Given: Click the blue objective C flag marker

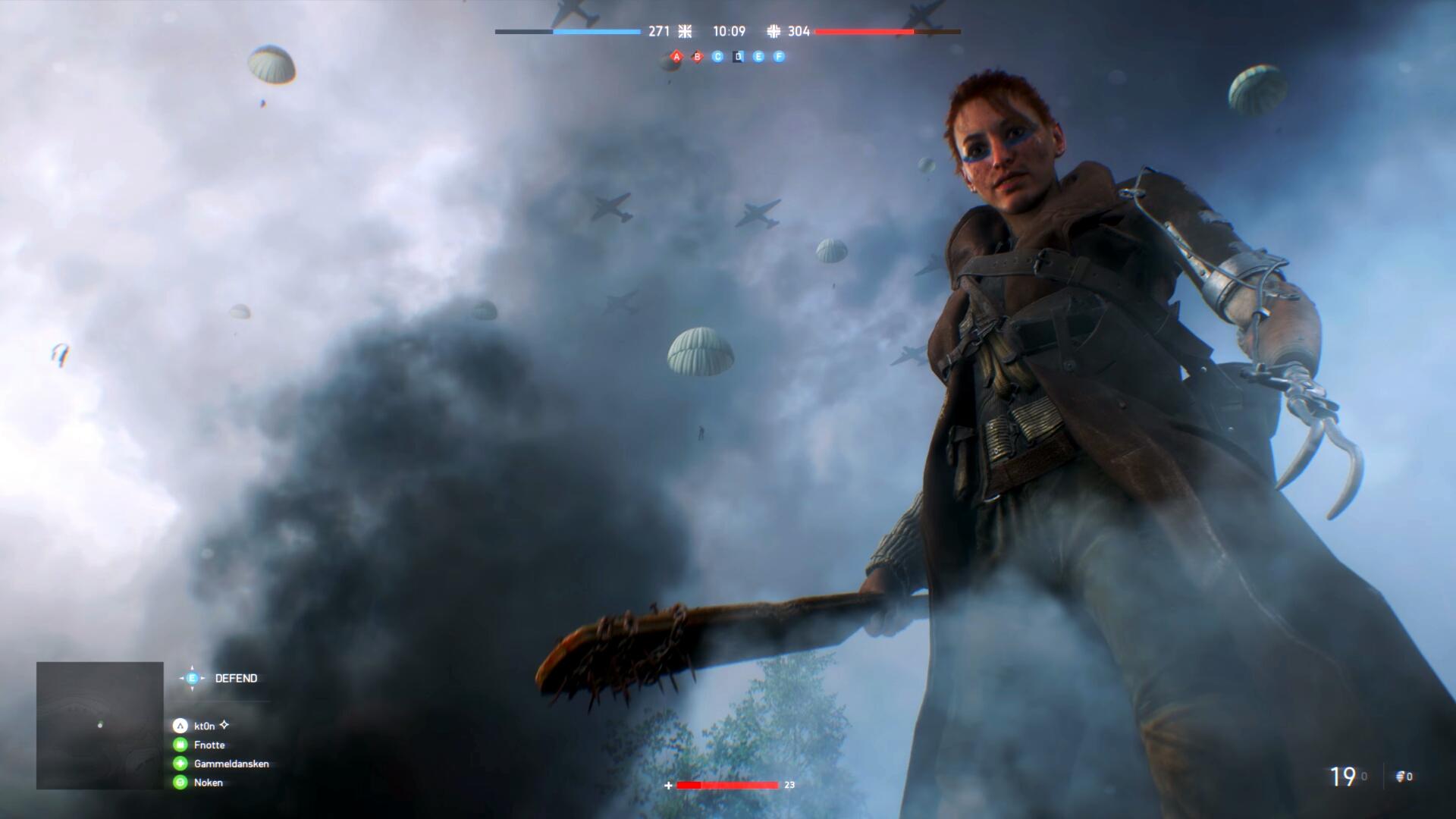Looking at the screenshot, I should (718, 57).
